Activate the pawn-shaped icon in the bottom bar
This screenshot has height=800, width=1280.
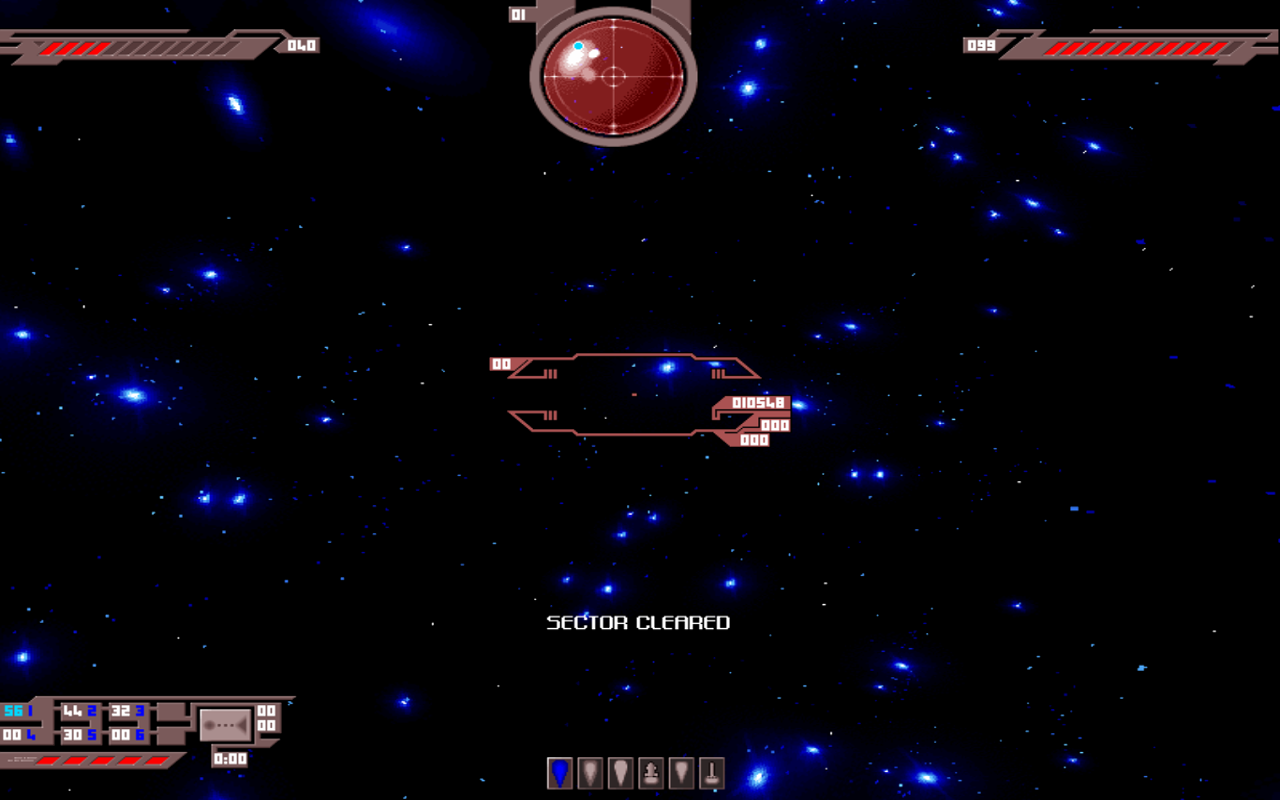click(651, 773)
